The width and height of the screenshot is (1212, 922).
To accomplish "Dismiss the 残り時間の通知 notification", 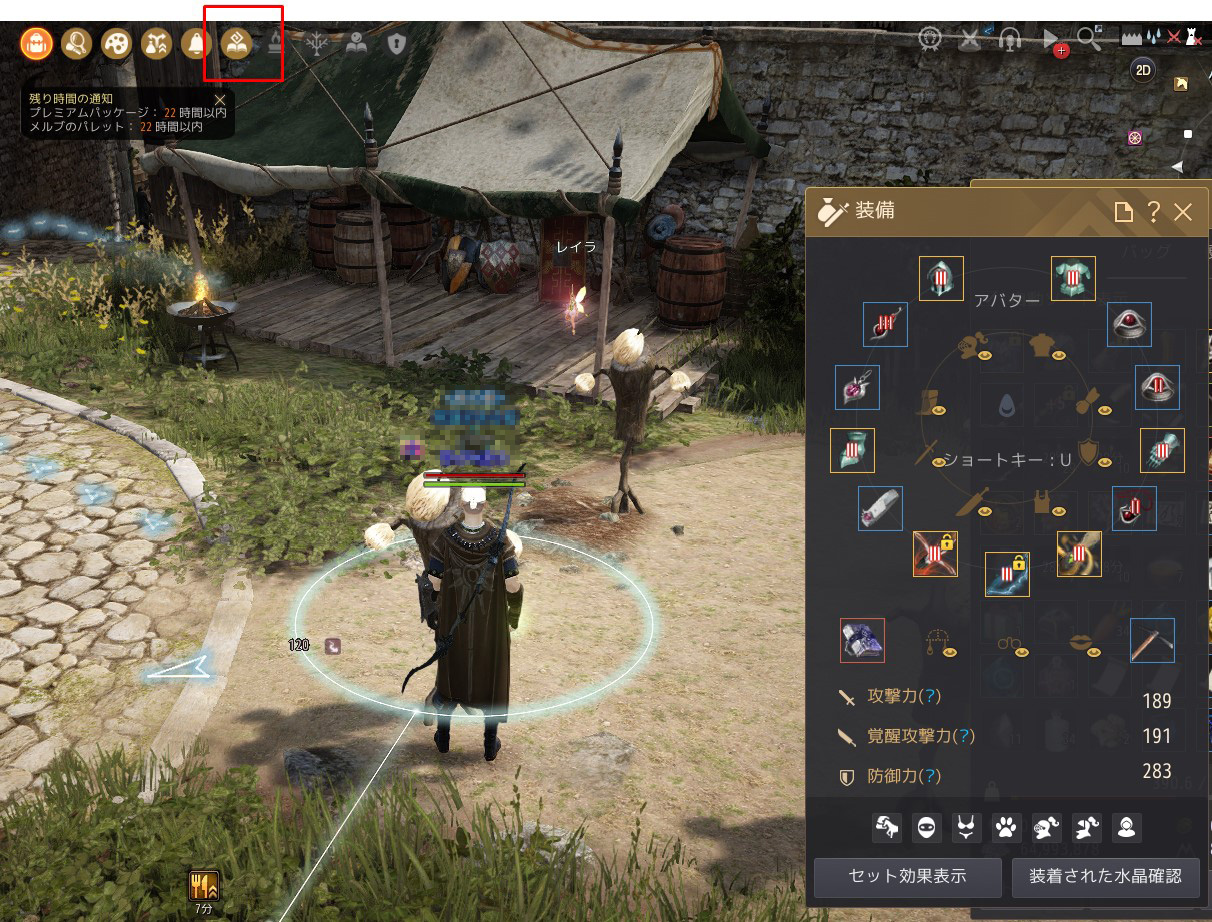I will tap(220, 99).
